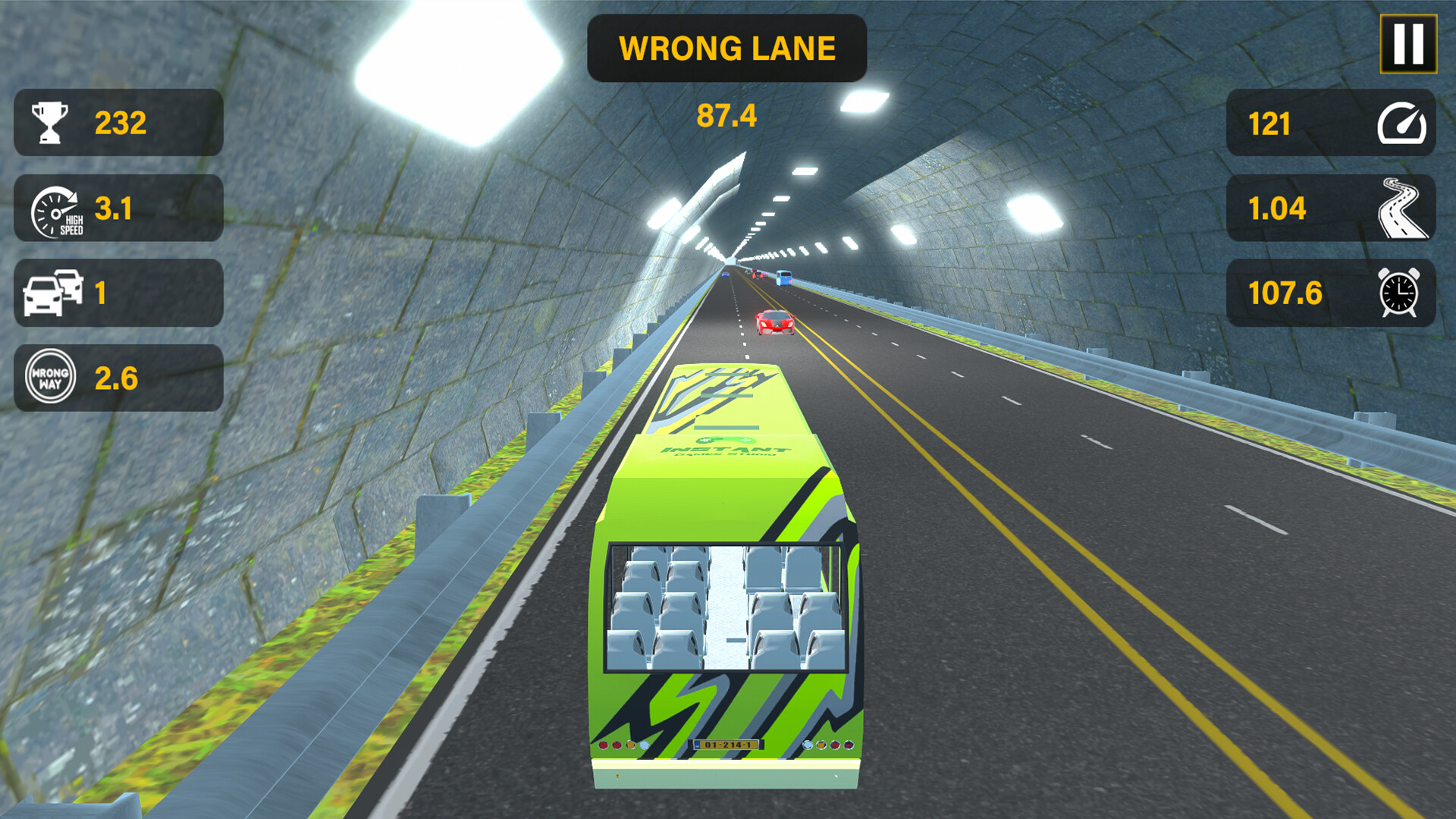Click the trophy score icon
Screen dimensions: 1456x819
[x=50, y=121]
